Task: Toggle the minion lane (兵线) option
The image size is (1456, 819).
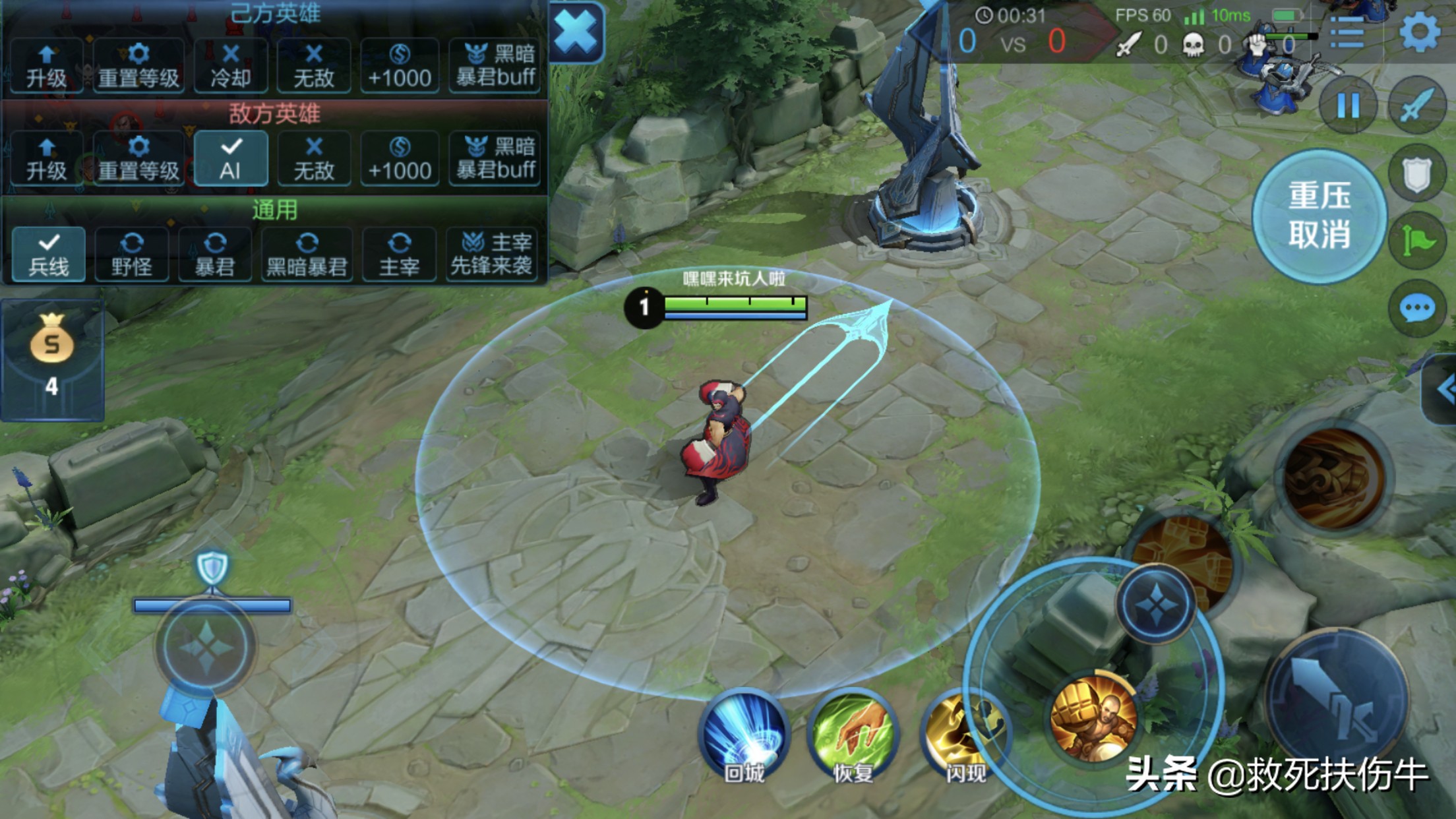Action: 49,255
